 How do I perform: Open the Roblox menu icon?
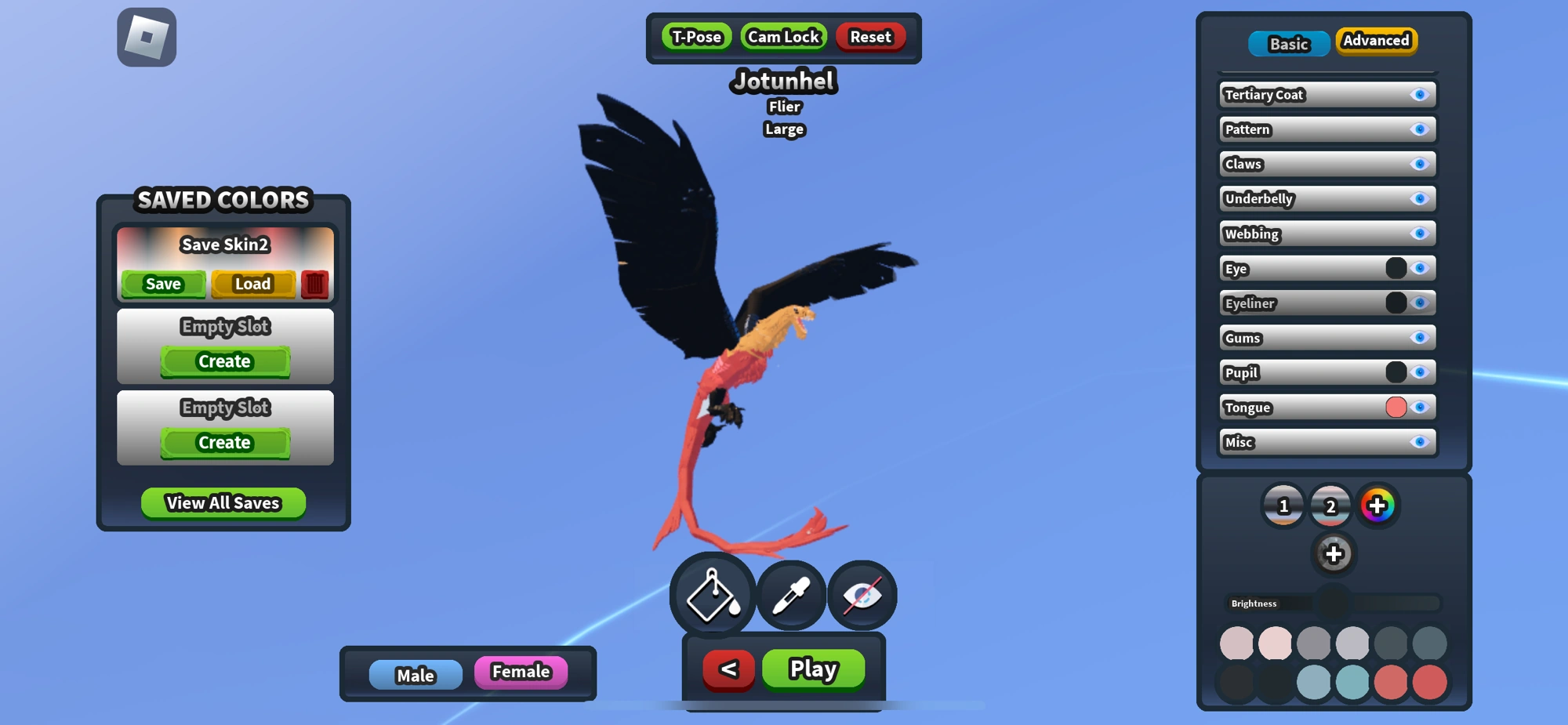coord(146,37)
